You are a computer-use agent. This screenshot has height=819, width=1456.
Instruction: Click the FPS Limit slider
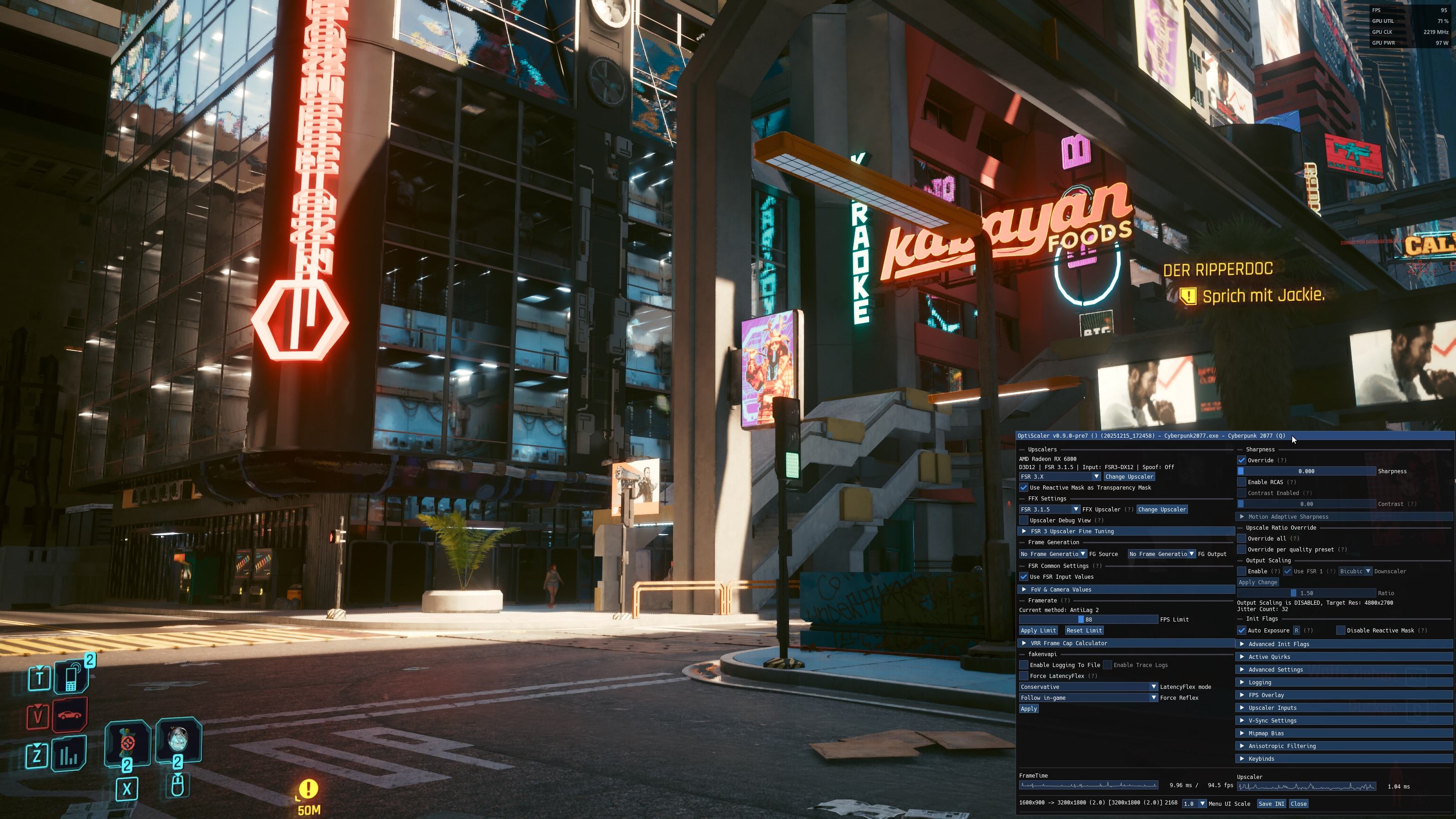pyautogui.click(x=1088, y=620)
